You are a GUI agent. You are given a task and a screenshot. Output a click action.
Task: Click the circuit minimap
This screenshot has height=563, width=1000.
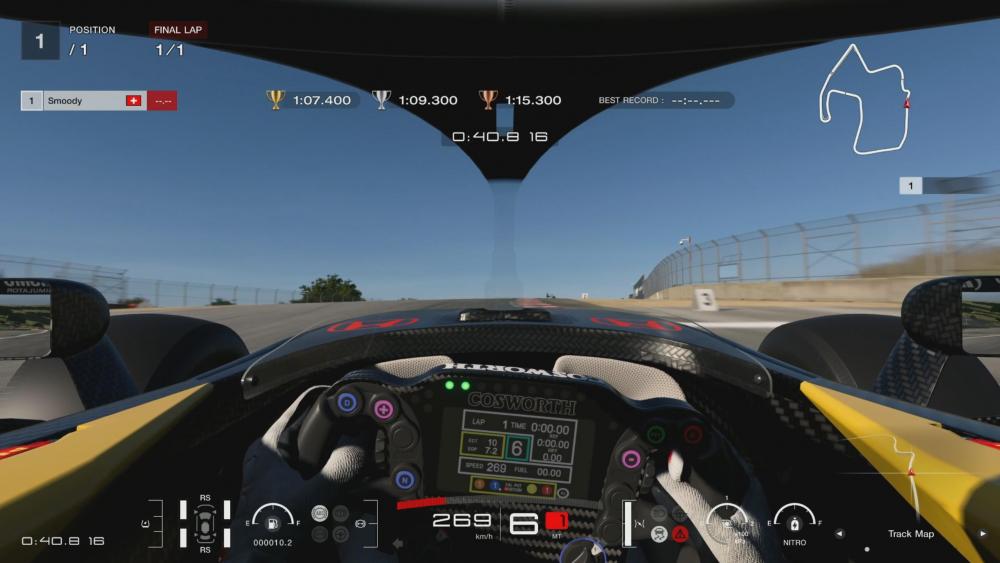tap(864, 99)
